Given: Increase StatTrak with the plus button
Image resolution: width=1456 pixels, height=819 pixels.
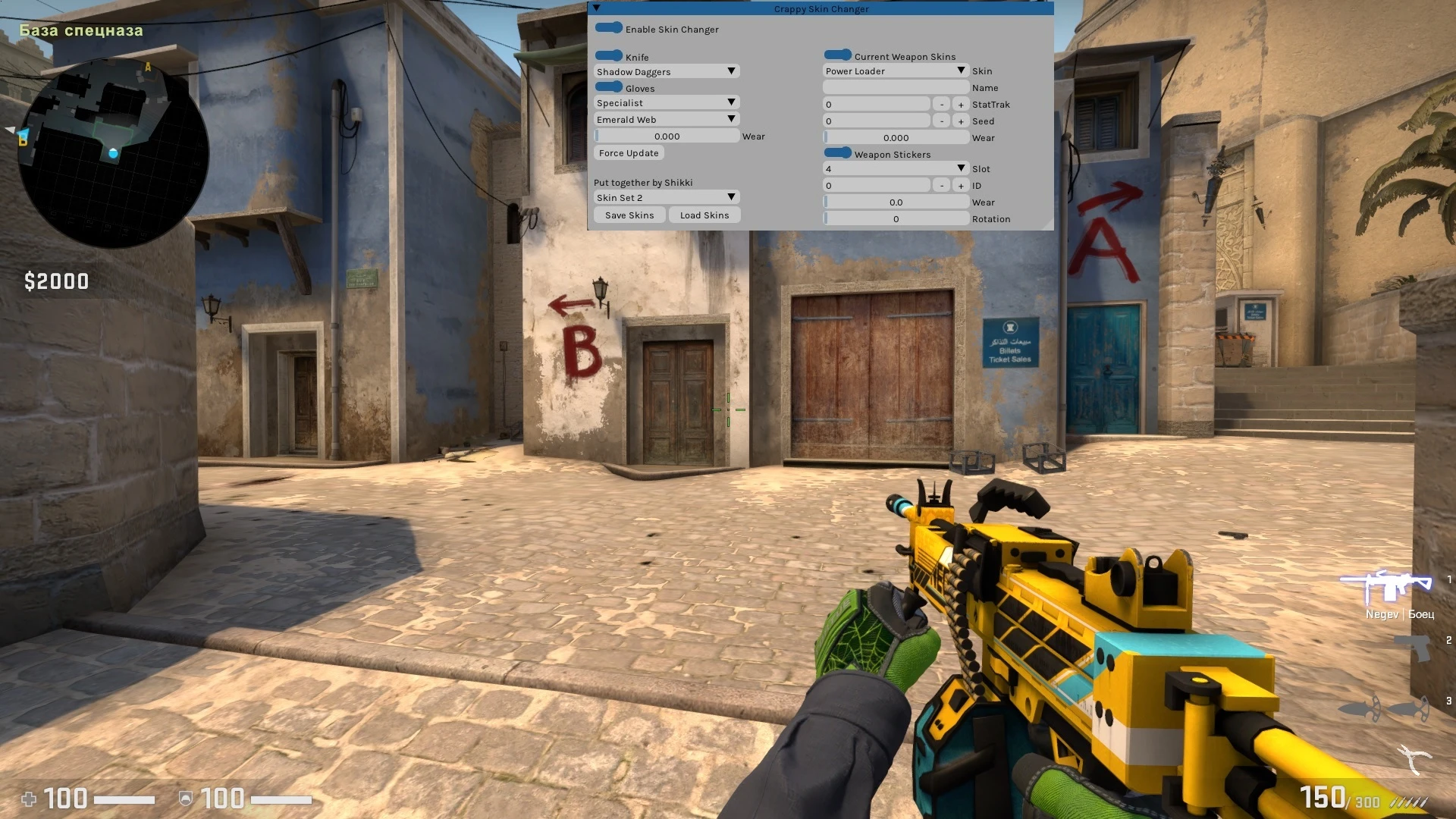Looking at the screenshot, I should [x=960, y=103].
